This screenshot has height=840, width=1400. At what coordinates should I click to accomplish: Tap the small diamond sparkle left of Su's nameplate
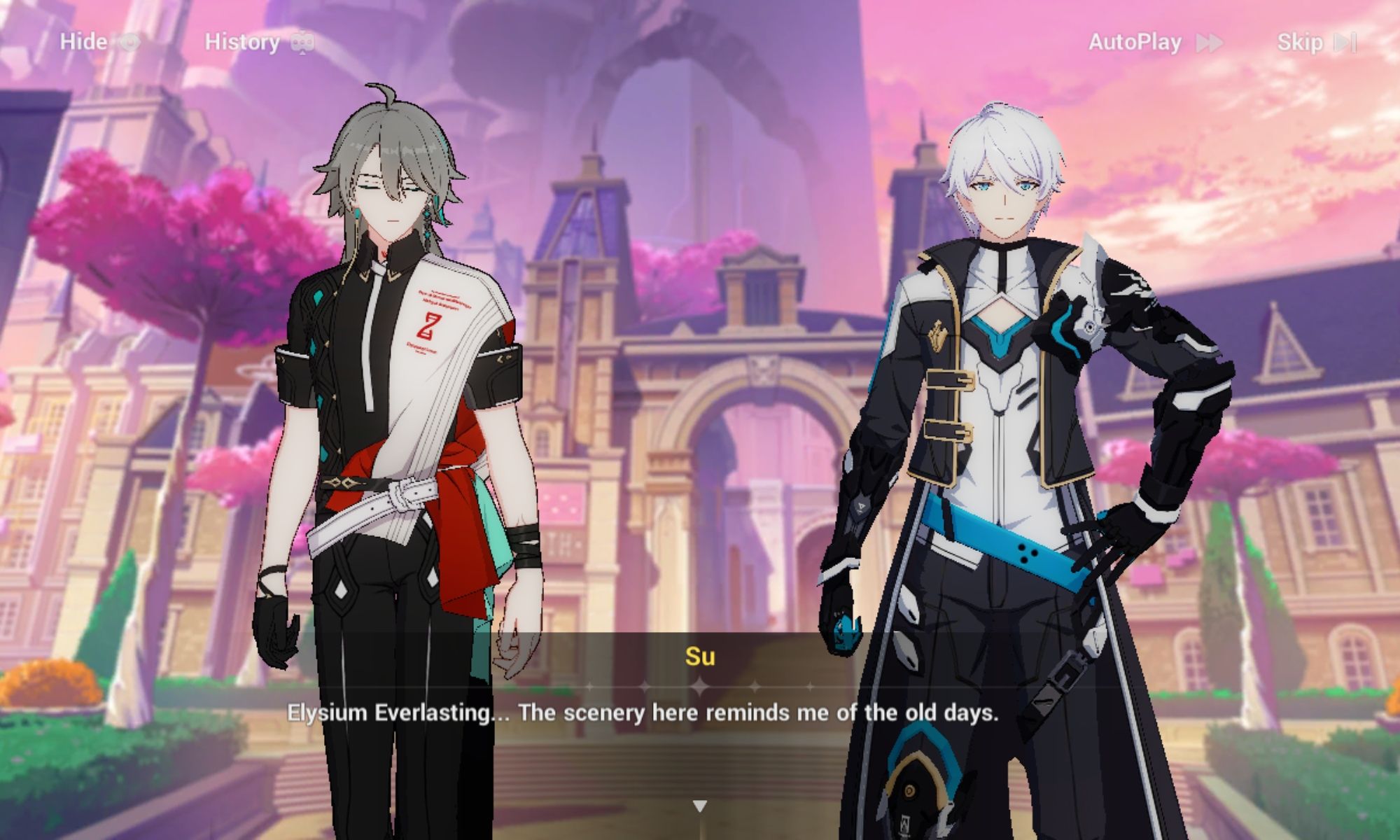(645, 686)
